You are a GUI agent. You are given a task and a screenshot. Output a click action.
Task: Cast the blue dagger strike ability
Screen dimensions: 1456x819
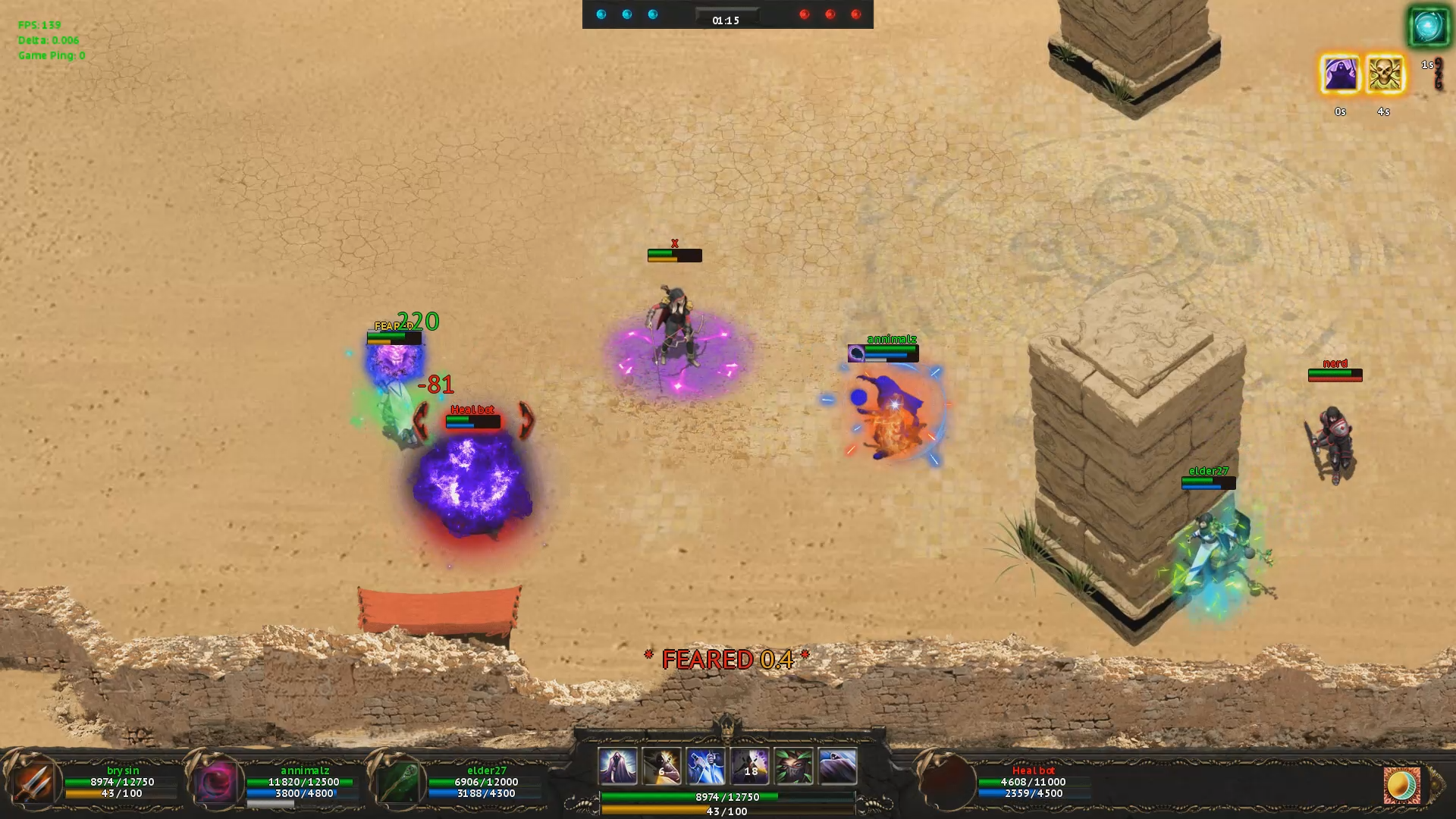705,766
